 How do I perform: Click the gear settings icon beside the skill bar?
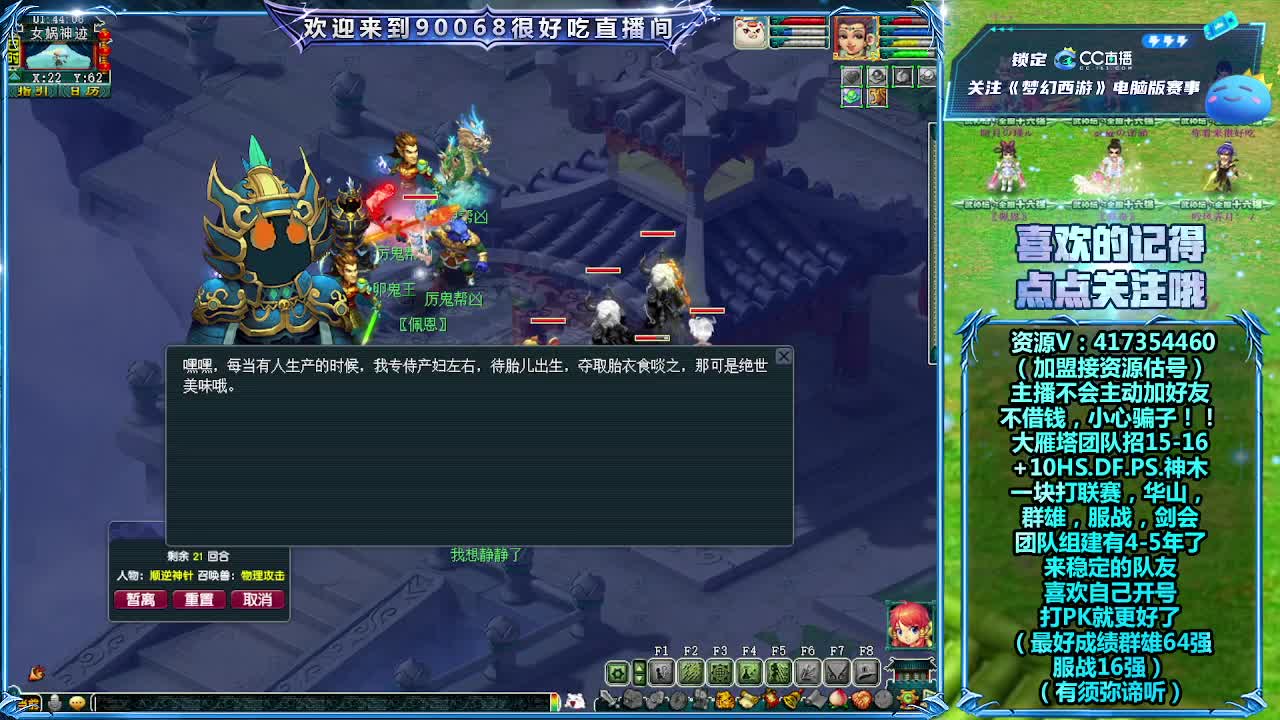pos(617,671)
